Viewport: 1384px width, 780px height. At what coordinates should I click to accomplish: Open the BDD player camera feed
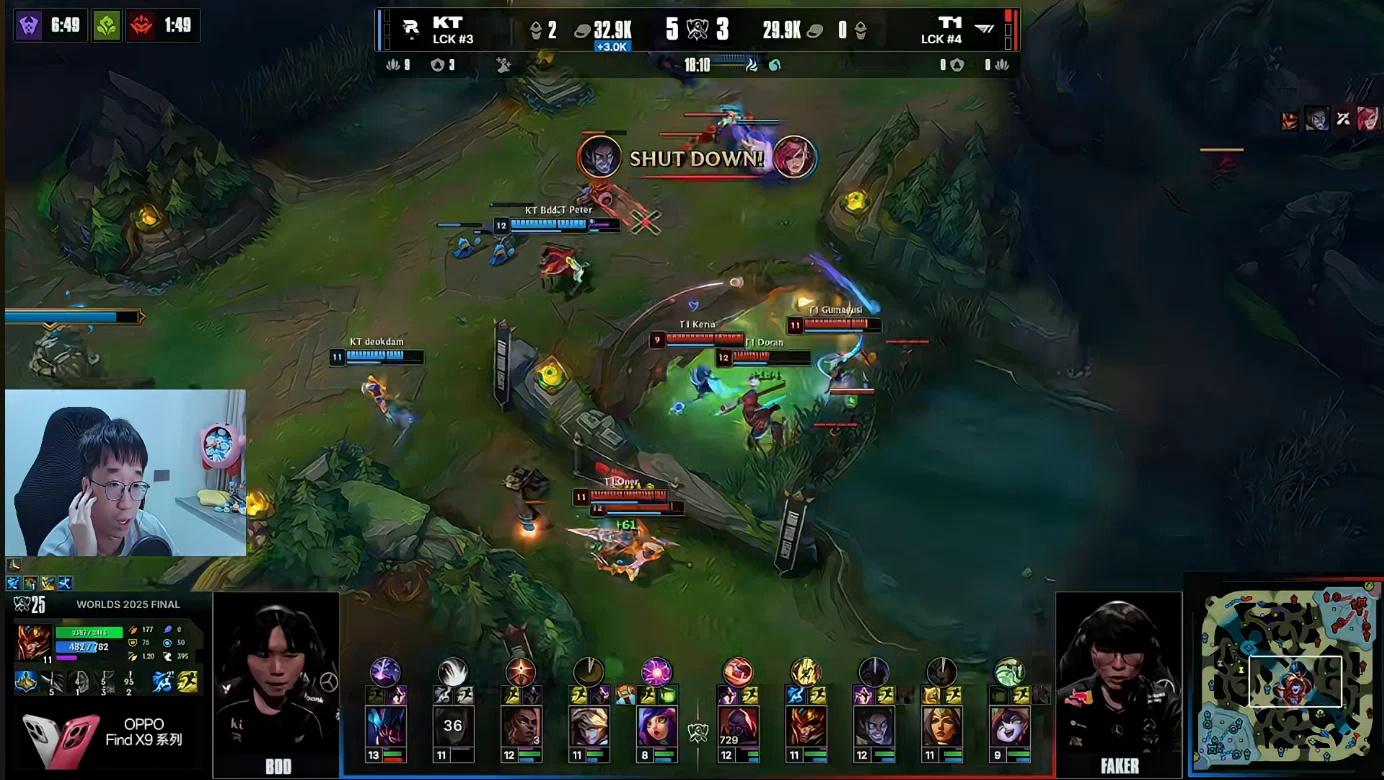(276, 684)
